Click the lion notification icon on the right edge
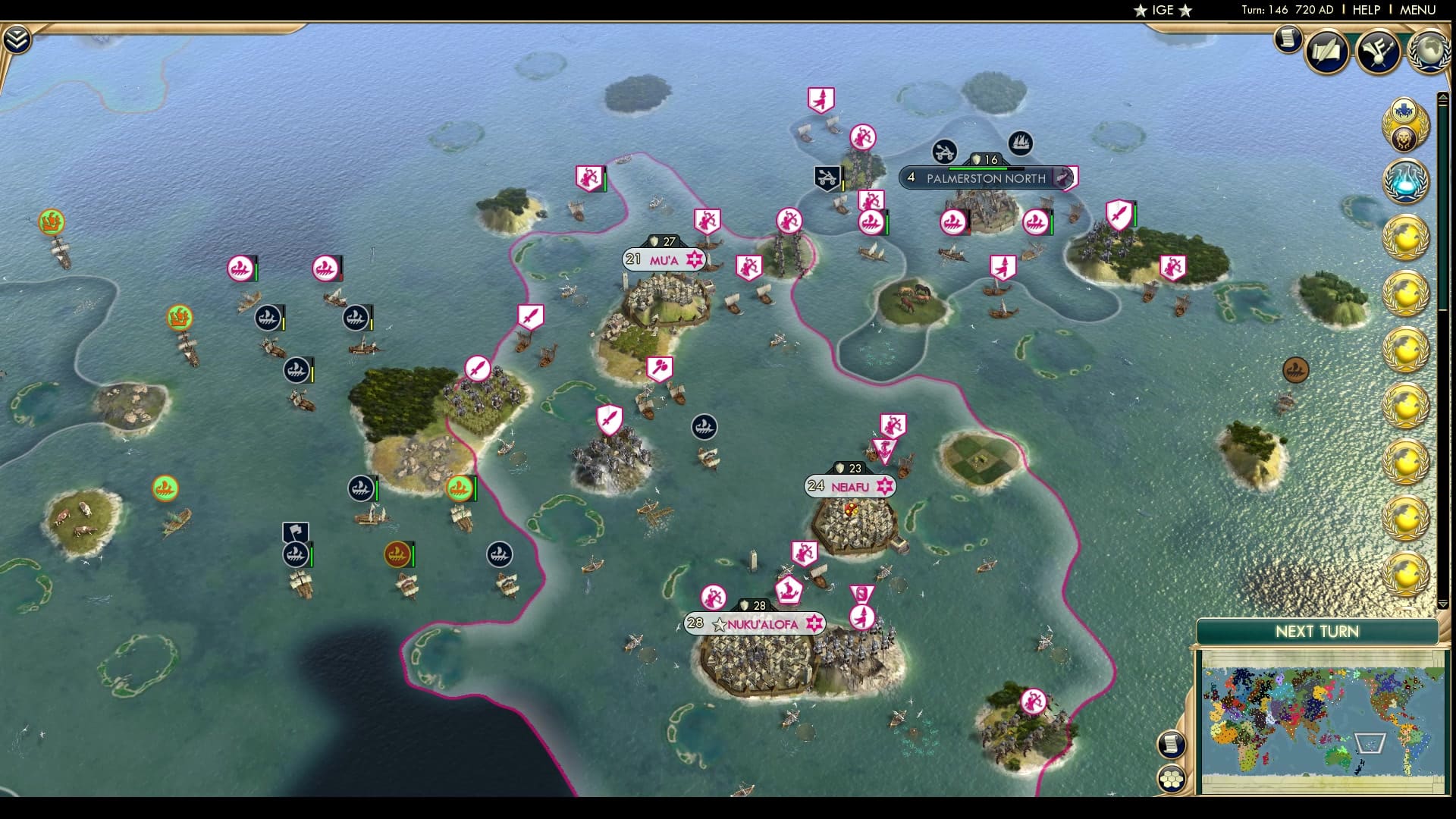1456x819 pixels. coord(1405,140)
